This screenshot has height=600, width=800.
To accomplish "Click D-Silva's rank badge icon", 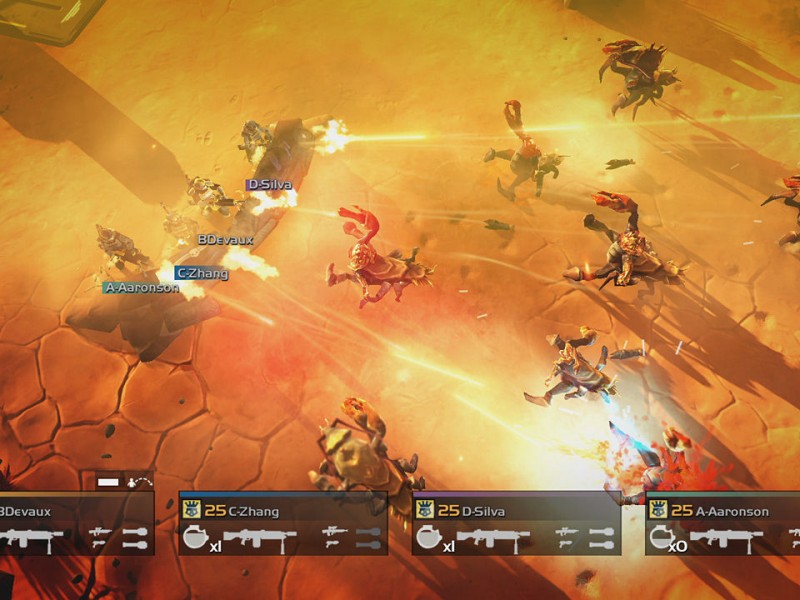I will [x=423, y=510].
